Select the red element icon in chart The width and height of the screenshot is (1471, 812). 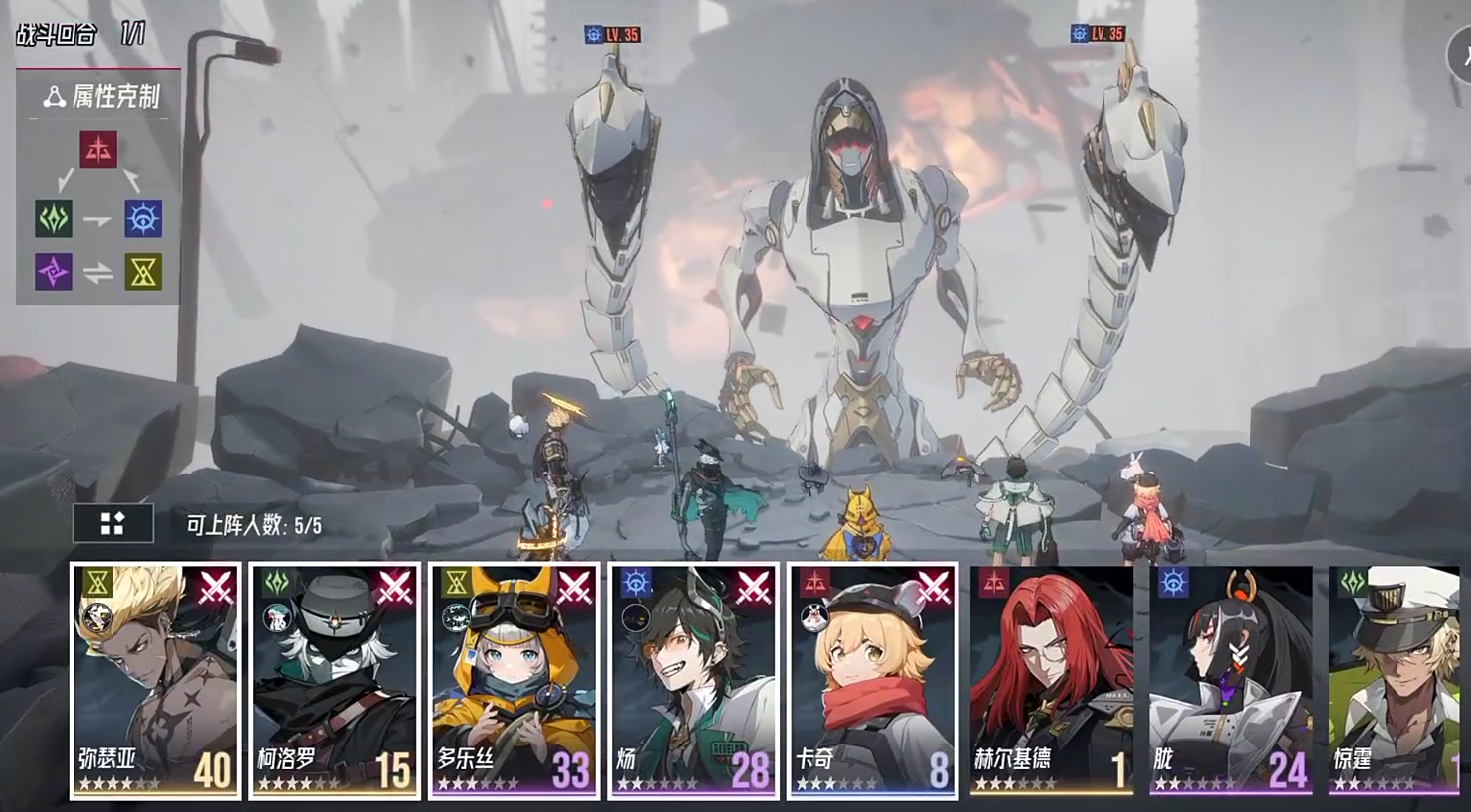98,150
